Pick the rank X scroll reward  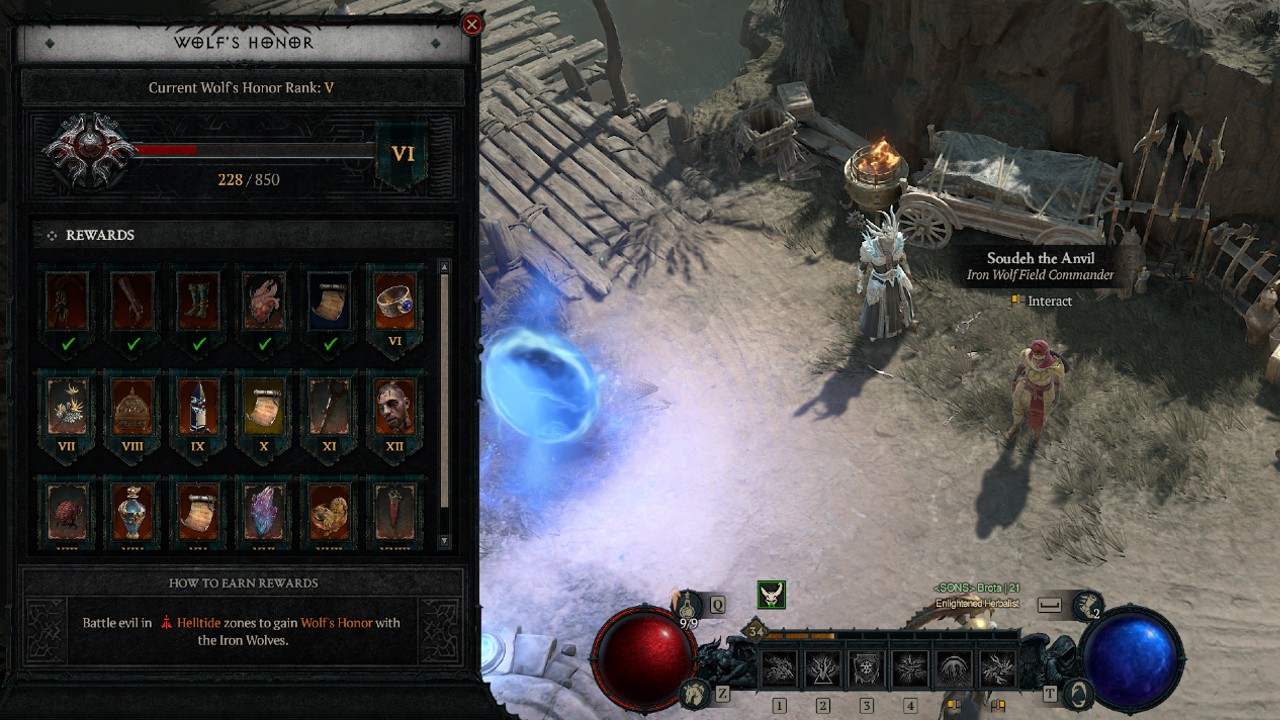tap(264, 407)
